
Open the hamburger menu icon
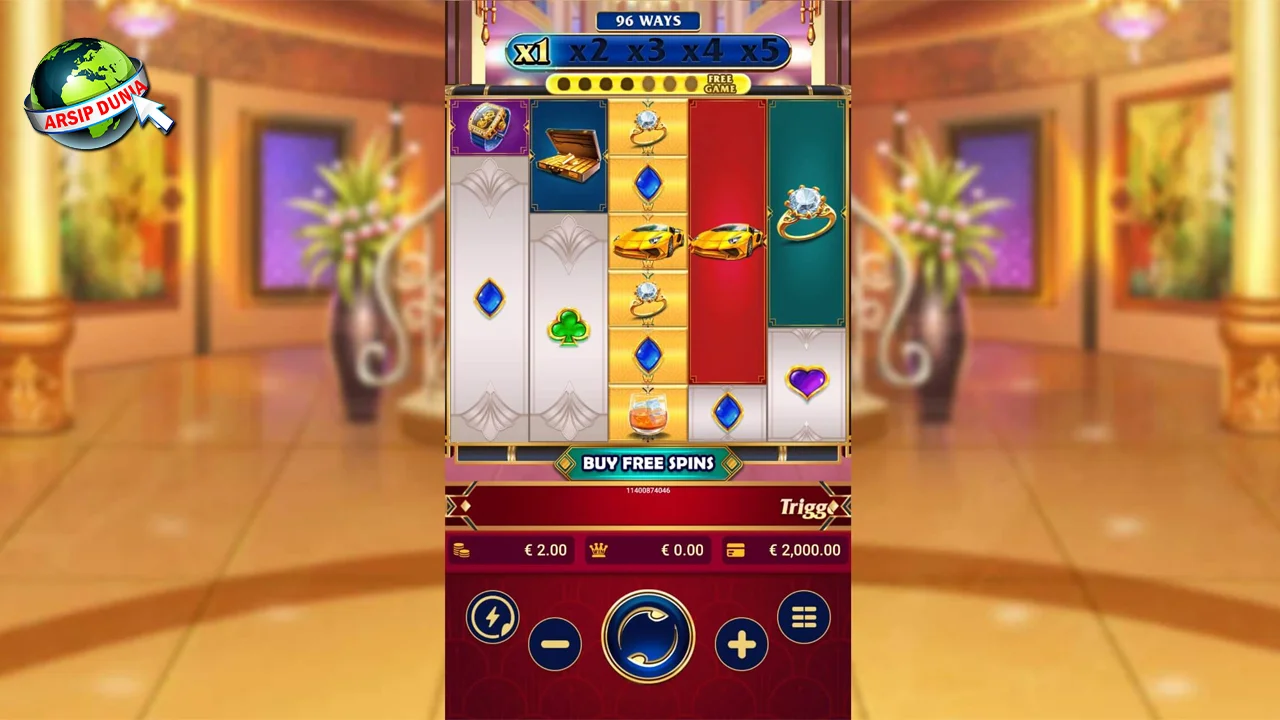pos(805,617)
